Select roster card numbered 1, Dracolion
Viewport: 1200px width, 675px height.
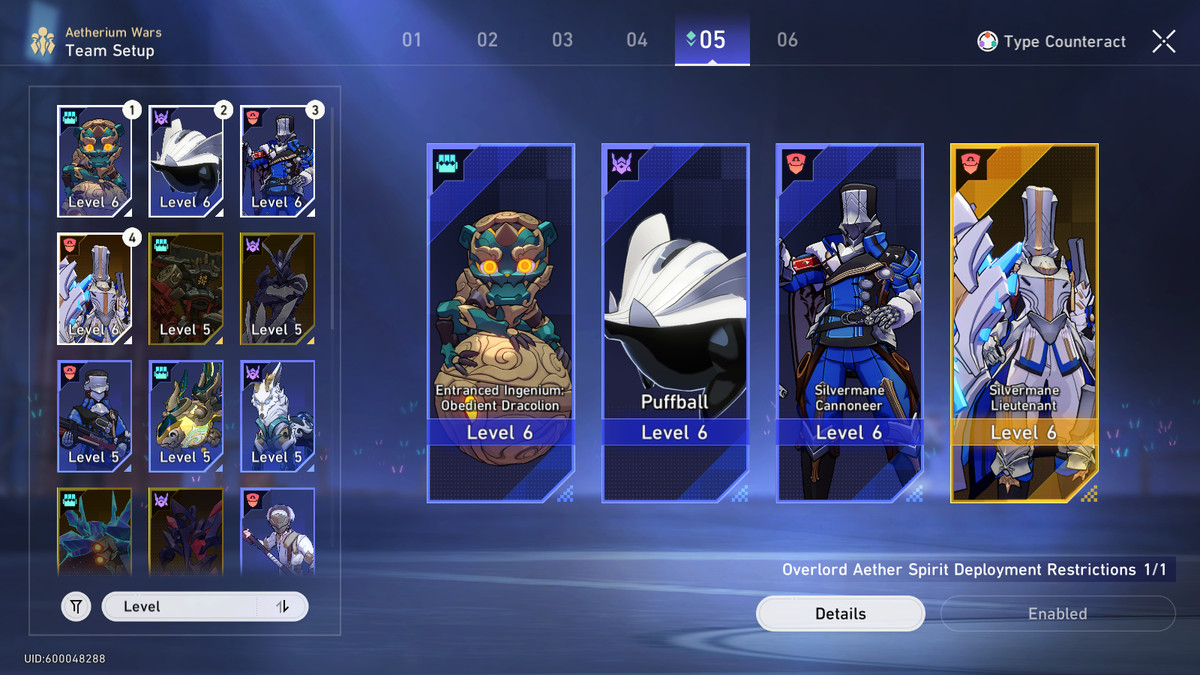[x=95, y=162]
